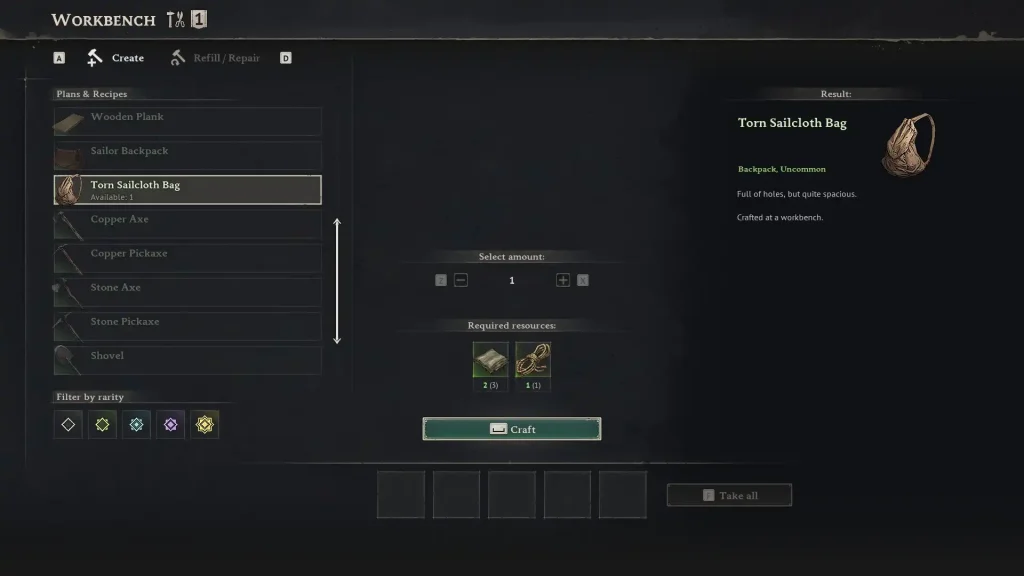Screen dimensions: 1024x576
Task: Open the Refill / Repair tab
Action: coord(215,58)
